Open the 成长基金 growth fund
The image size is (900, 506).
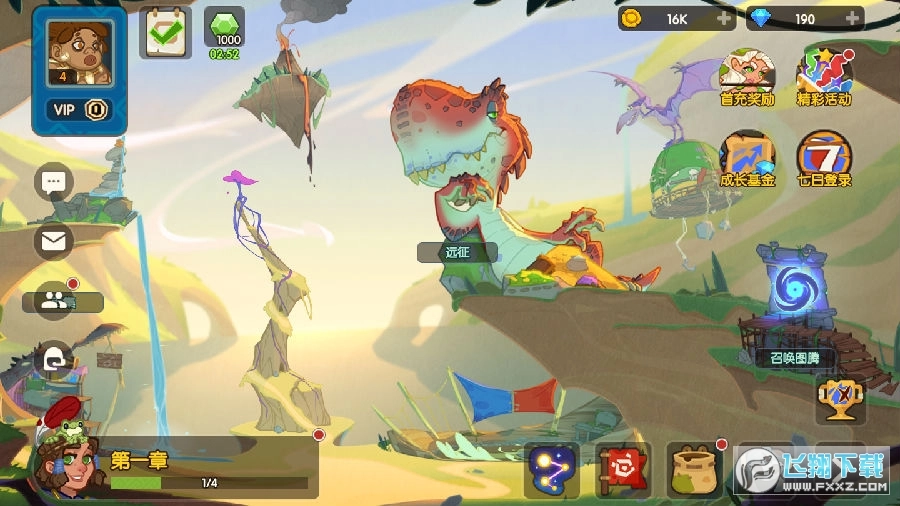coord(747,158)
